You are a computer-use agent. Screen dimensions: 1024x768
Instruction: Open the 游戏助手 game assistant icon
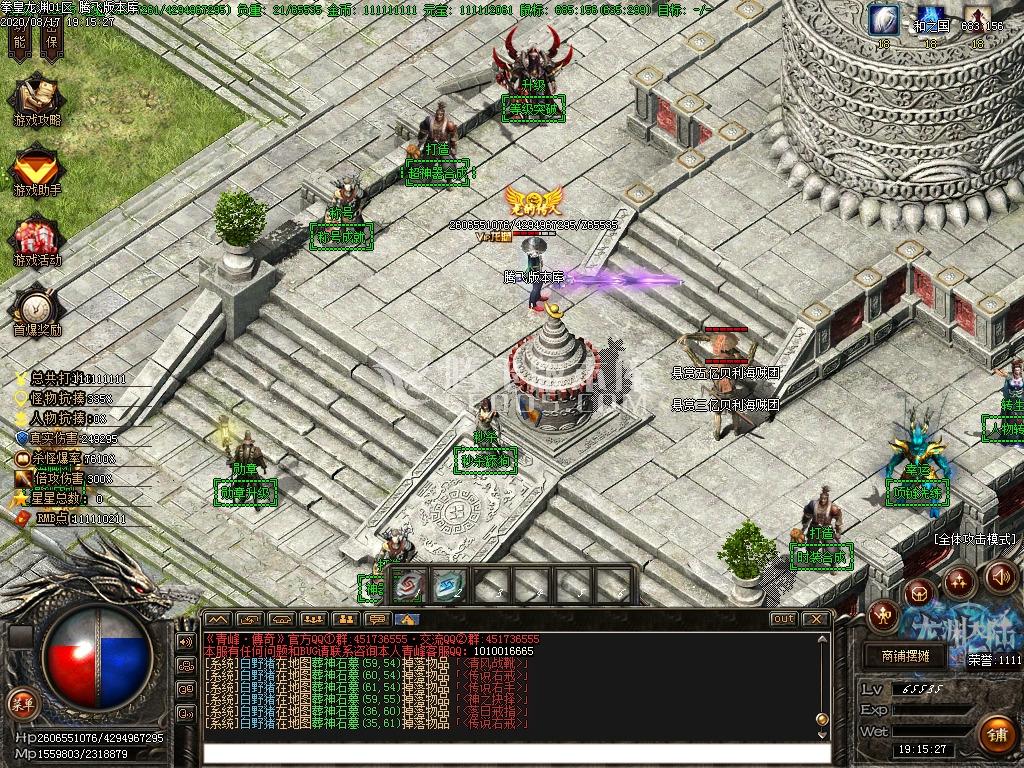[36, 168]
